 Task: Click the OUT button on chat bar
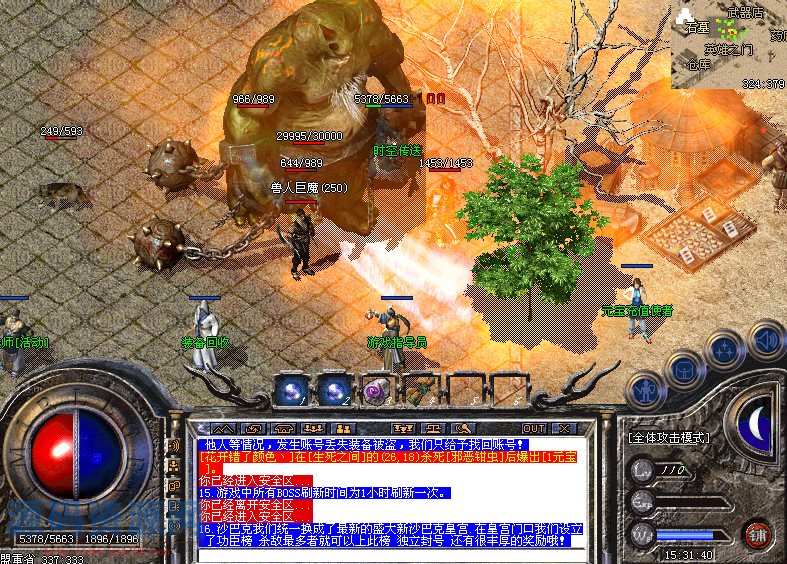tap(535, 427)
